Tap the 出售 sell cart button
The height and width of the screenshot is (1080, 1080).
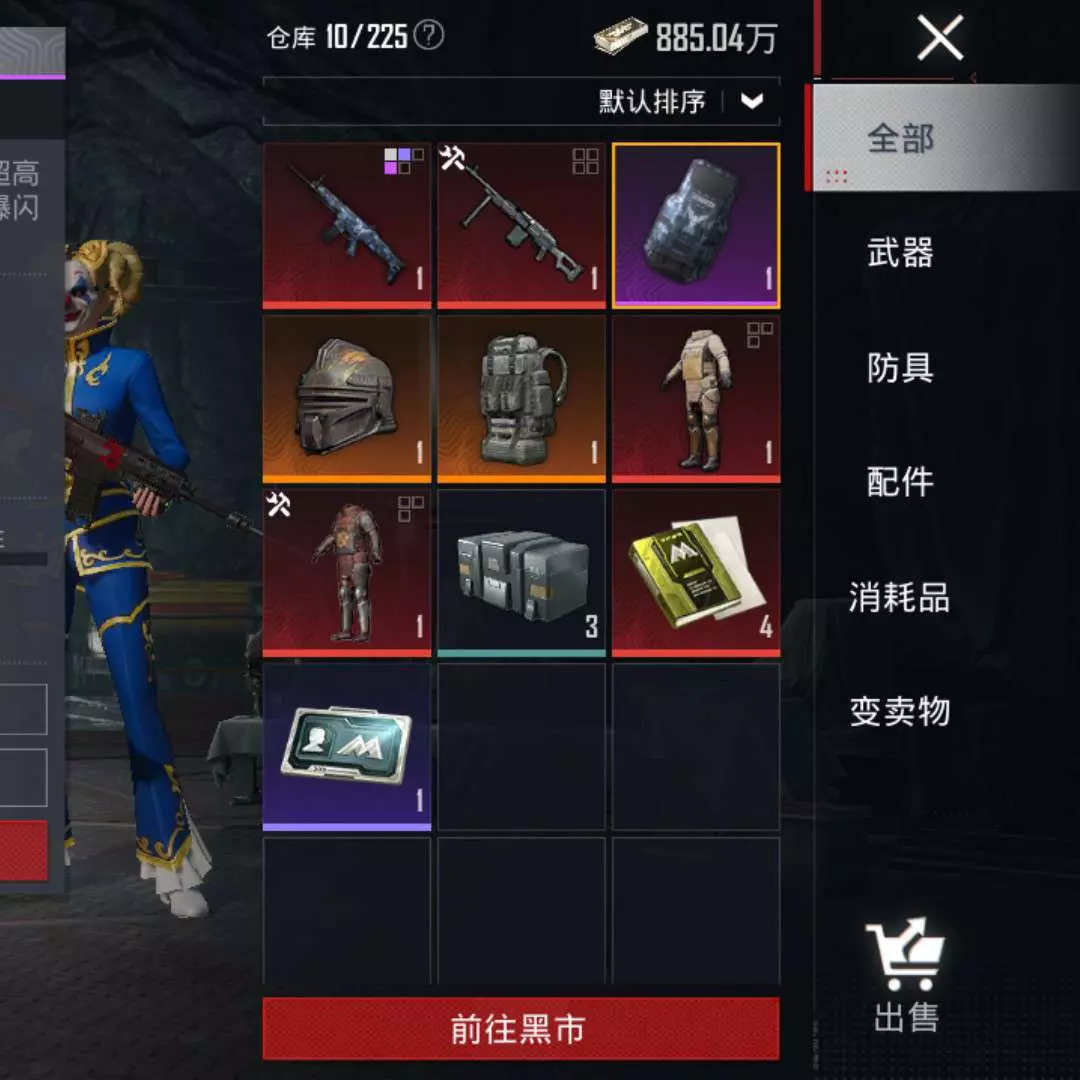[906, 975]
